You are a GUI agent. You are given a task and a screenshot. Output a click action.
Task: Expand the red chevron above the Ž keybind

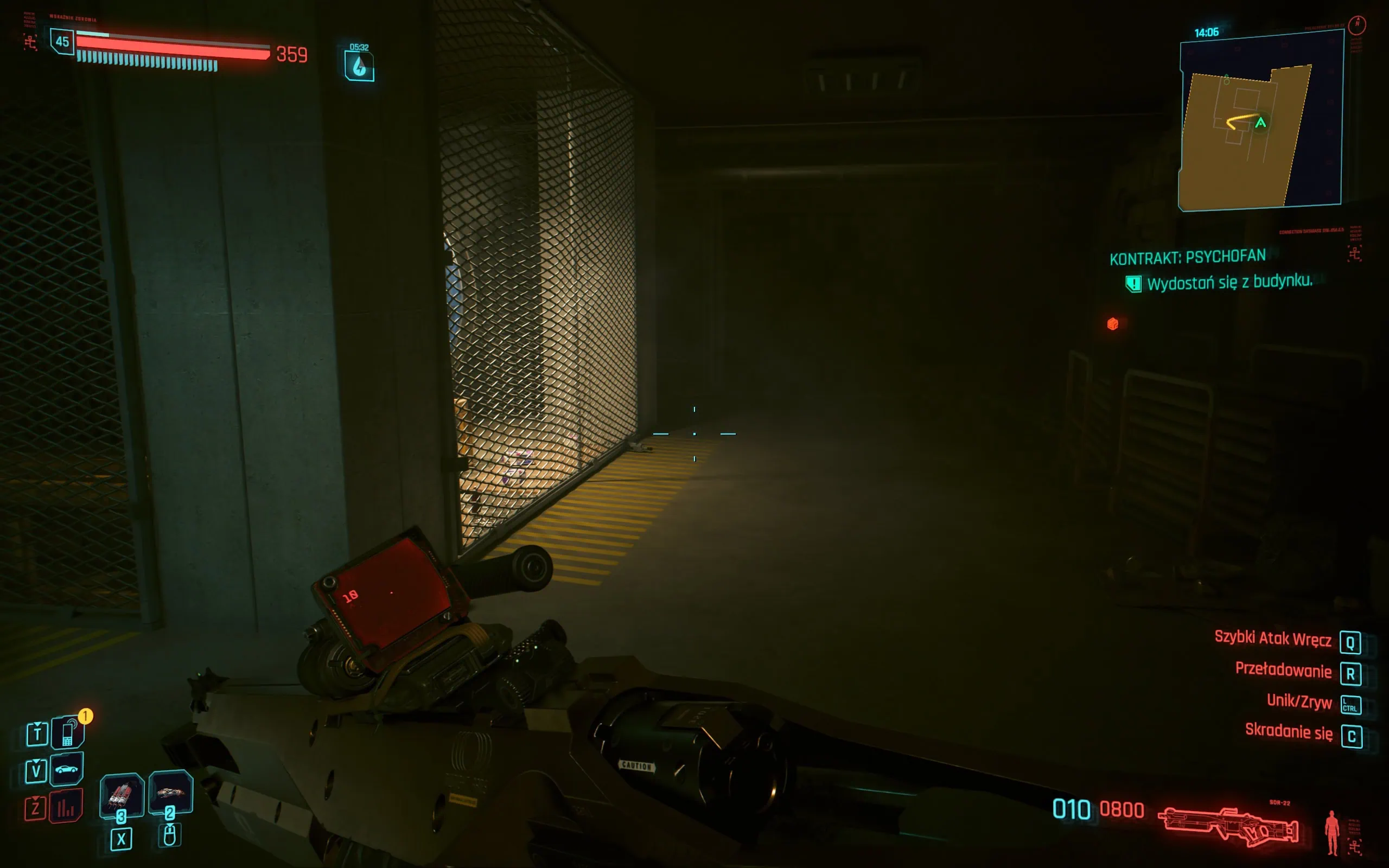click(x=35, y=797)
